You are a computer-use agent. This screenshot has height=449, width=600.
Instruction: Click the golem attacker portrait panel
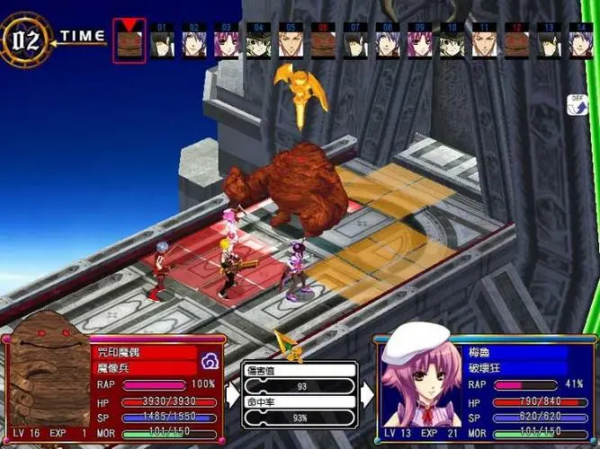49,384
